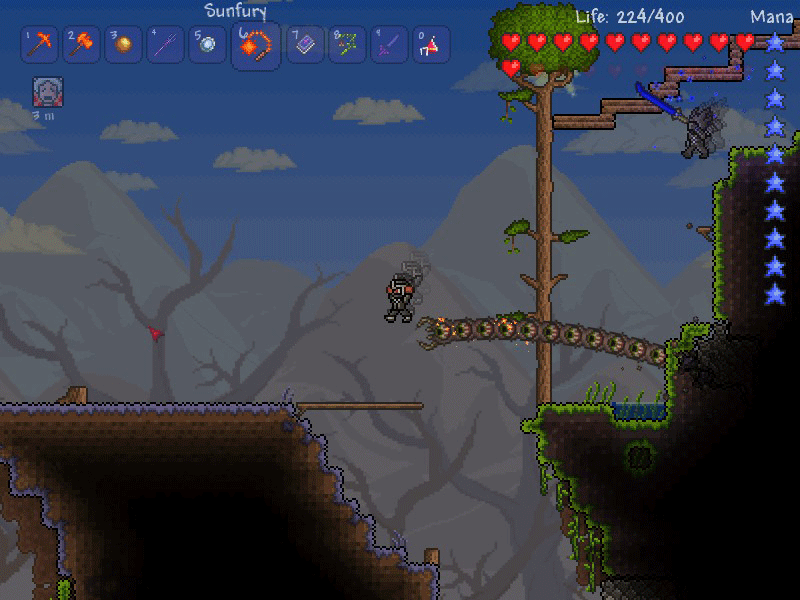
Task: Equip the green thorn weapon in slot 8
Action: point(347,44)
